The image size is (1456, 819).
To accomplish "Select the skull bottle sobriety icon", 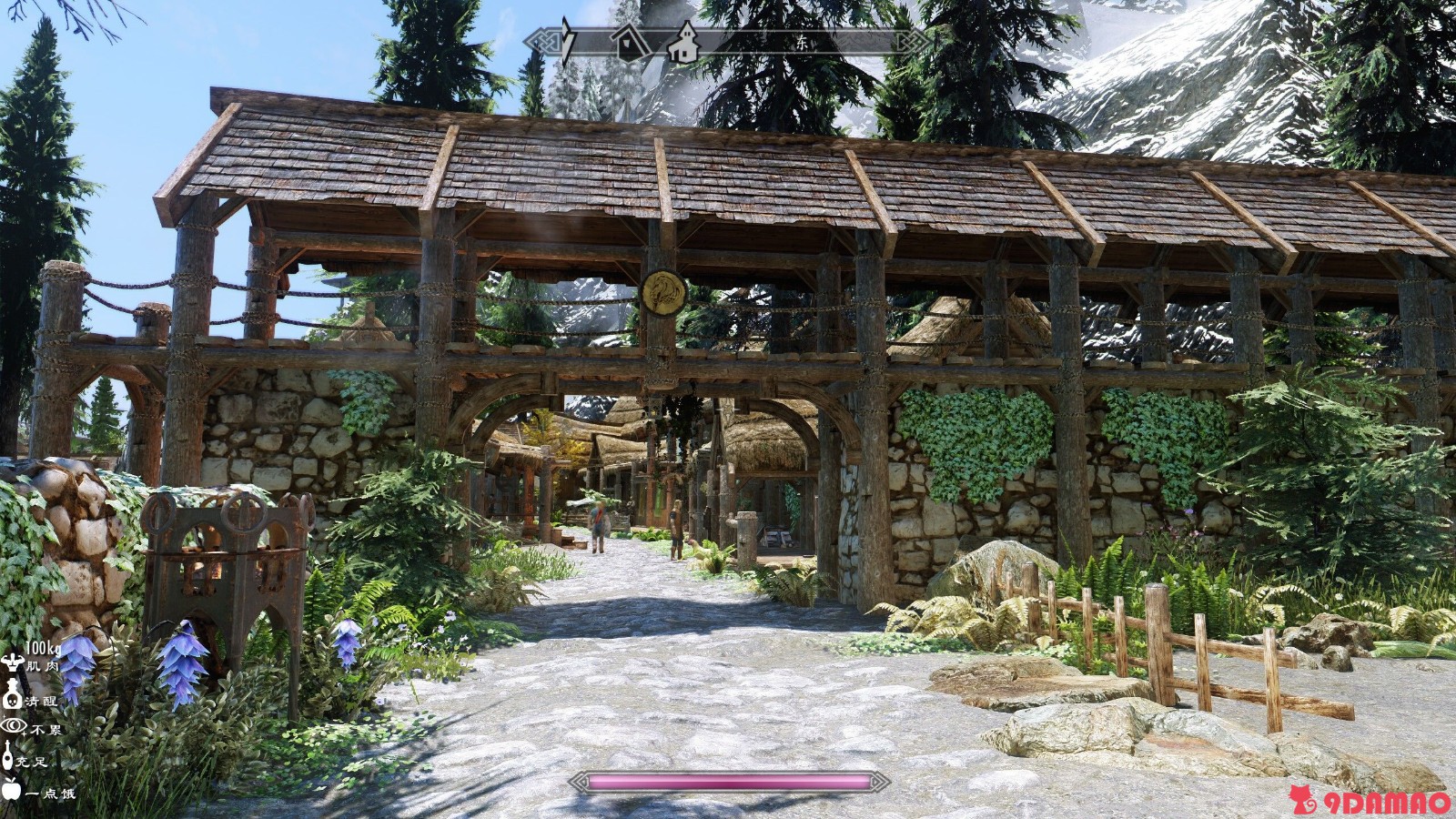I will click(12, 696).
